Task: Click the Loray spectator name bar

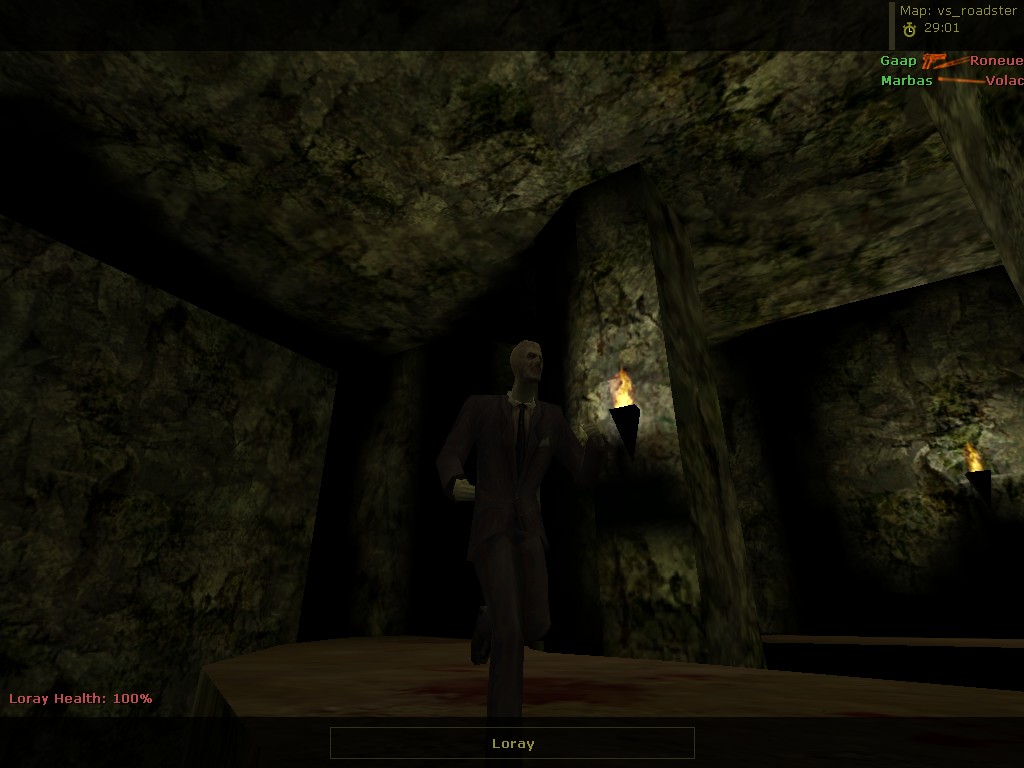Action: coord(512,743)
